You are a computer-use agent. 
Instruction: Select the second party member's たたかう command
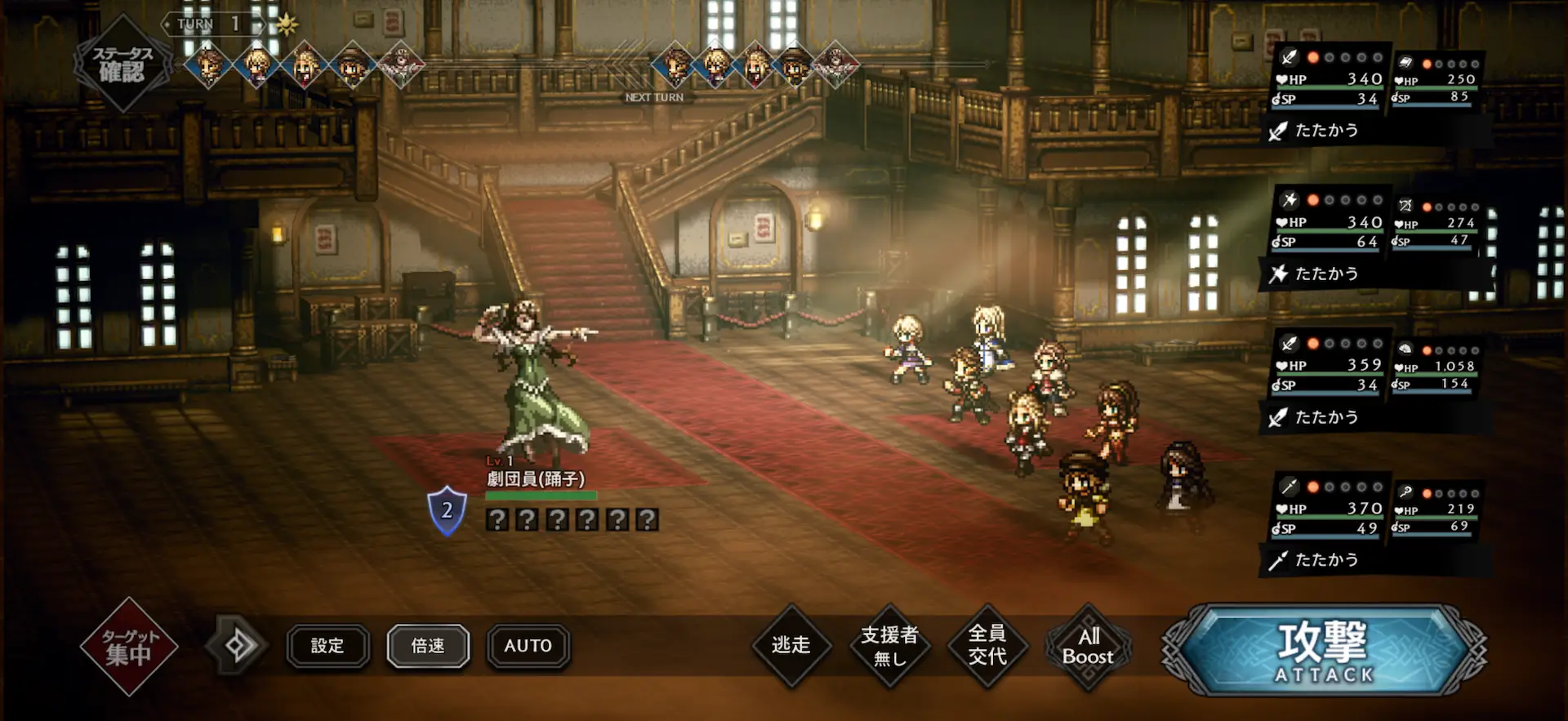1326,274
